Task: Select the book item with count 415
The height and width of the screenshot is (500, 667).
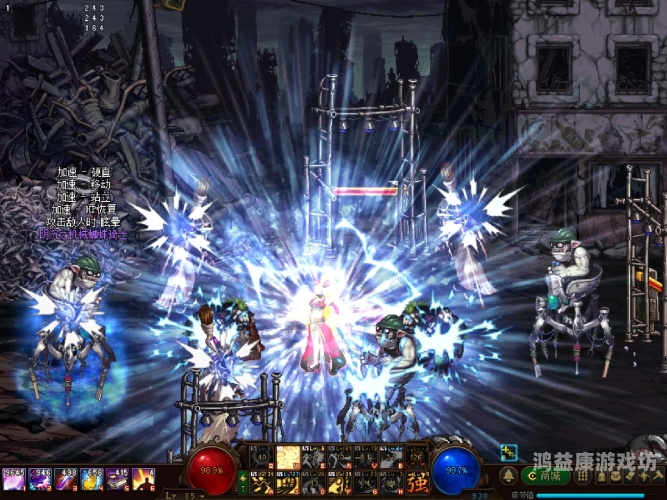Action: point(119,480)
